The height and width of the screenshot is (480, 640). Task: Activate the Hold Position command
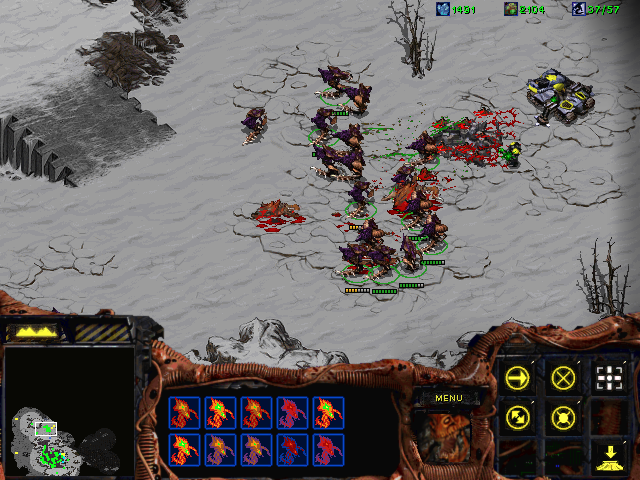point(563,415)
